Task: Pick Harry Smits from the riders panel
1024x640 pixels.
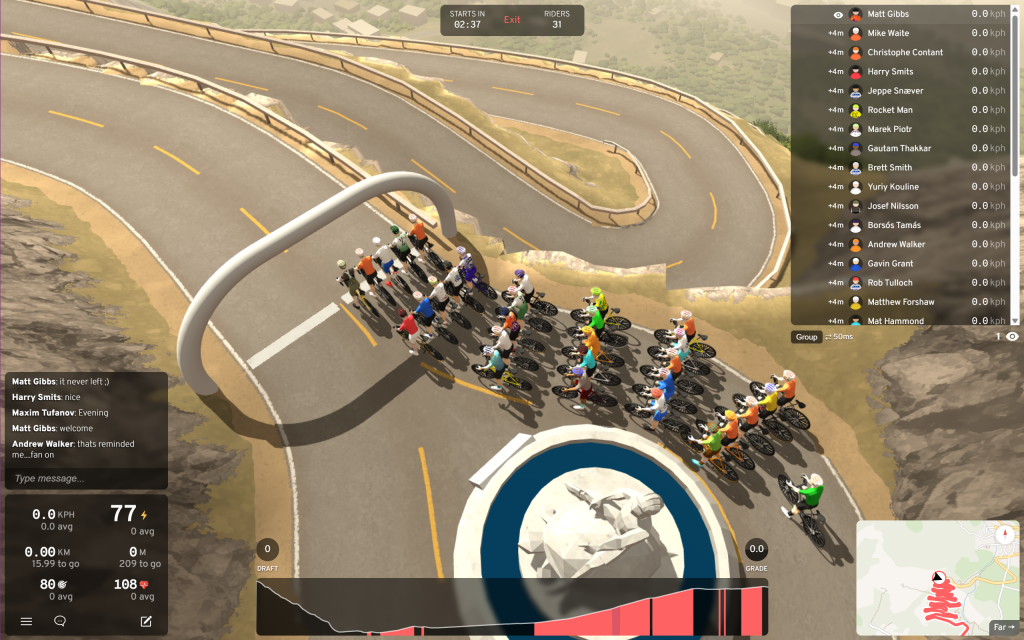Action: click(893, 72)
